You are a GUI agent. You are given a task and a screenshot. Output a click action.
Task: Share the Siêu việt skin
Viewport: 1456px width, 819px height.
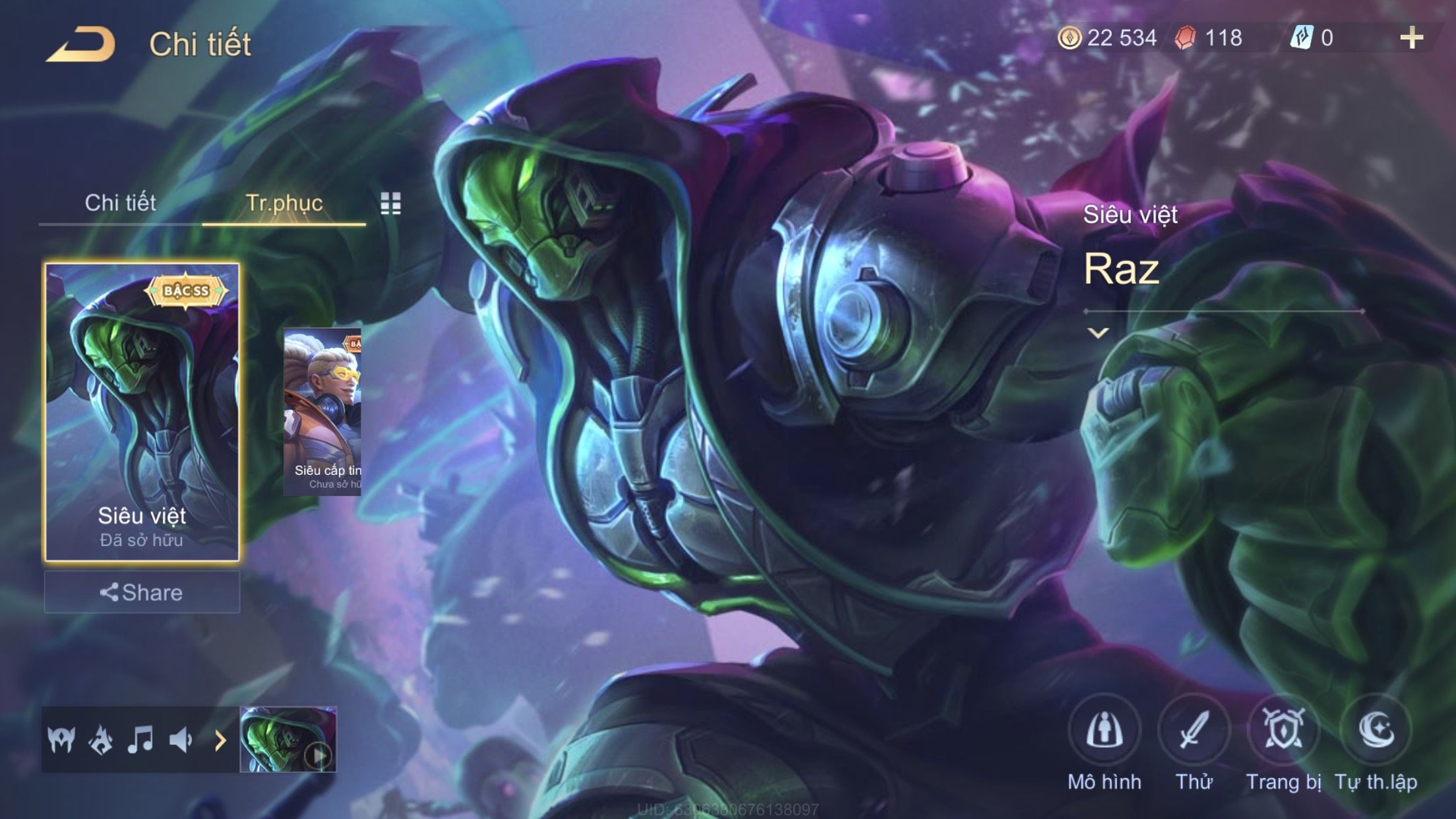[x=142, y=592]
